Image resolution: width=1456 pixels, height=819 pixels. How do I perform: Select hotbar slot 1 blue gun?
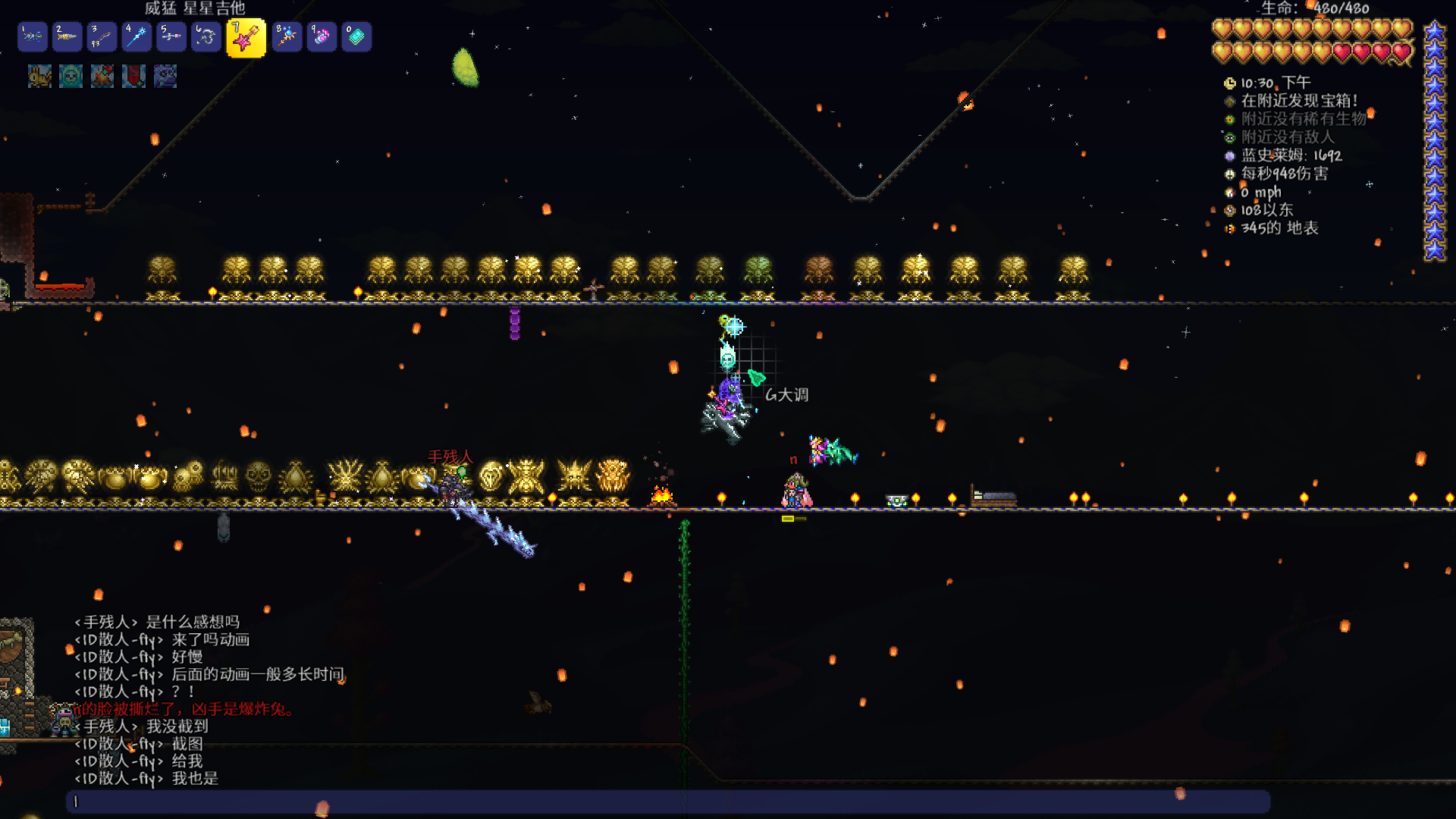pyautogui.click(x=33, y=36)
